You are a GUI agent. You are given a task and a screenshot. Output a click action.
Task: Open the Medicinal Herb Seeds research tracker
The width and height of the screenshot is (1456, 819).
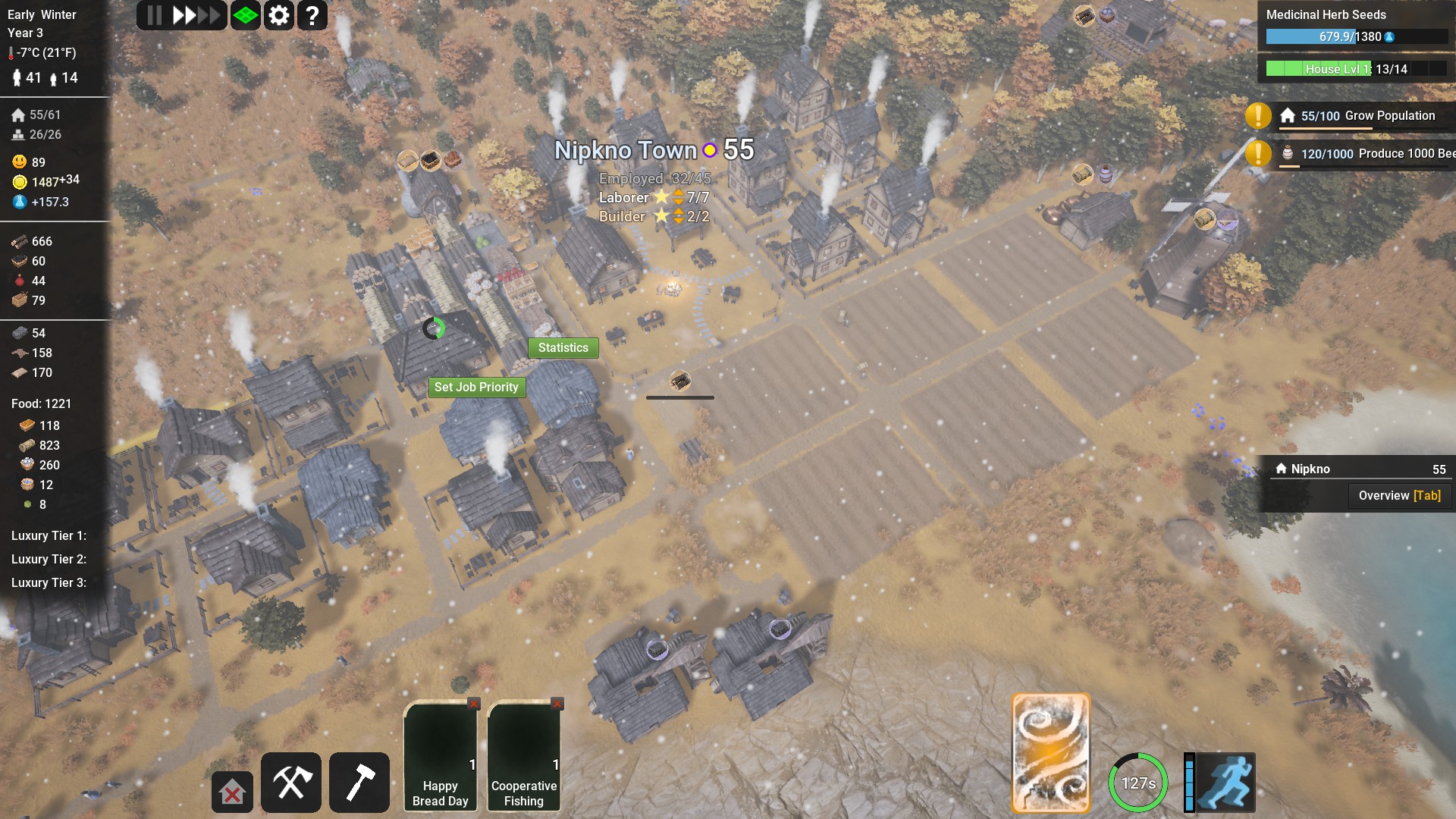[x=1356, y=26]
